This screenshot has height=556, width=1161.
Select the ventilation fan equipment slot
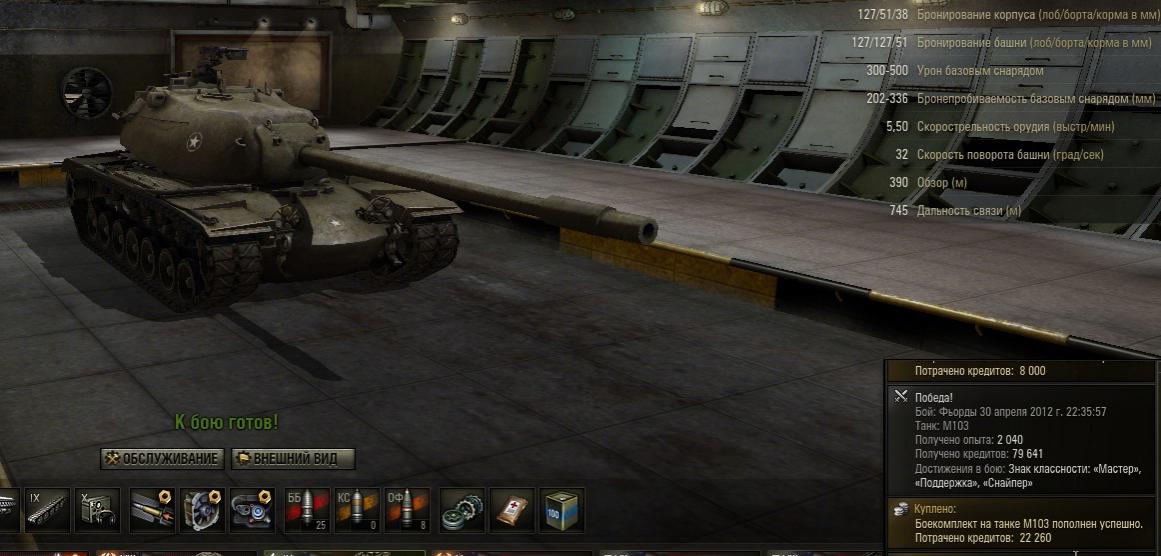click(x=203, y=510)
